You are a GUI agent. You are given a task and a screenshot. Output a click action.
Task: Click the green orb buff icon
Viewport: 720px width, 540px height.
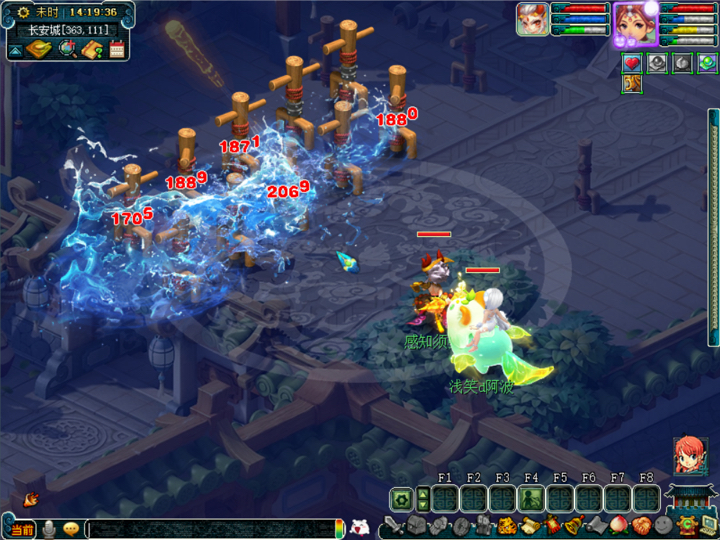pyautogui.click(x=707, y=62)
